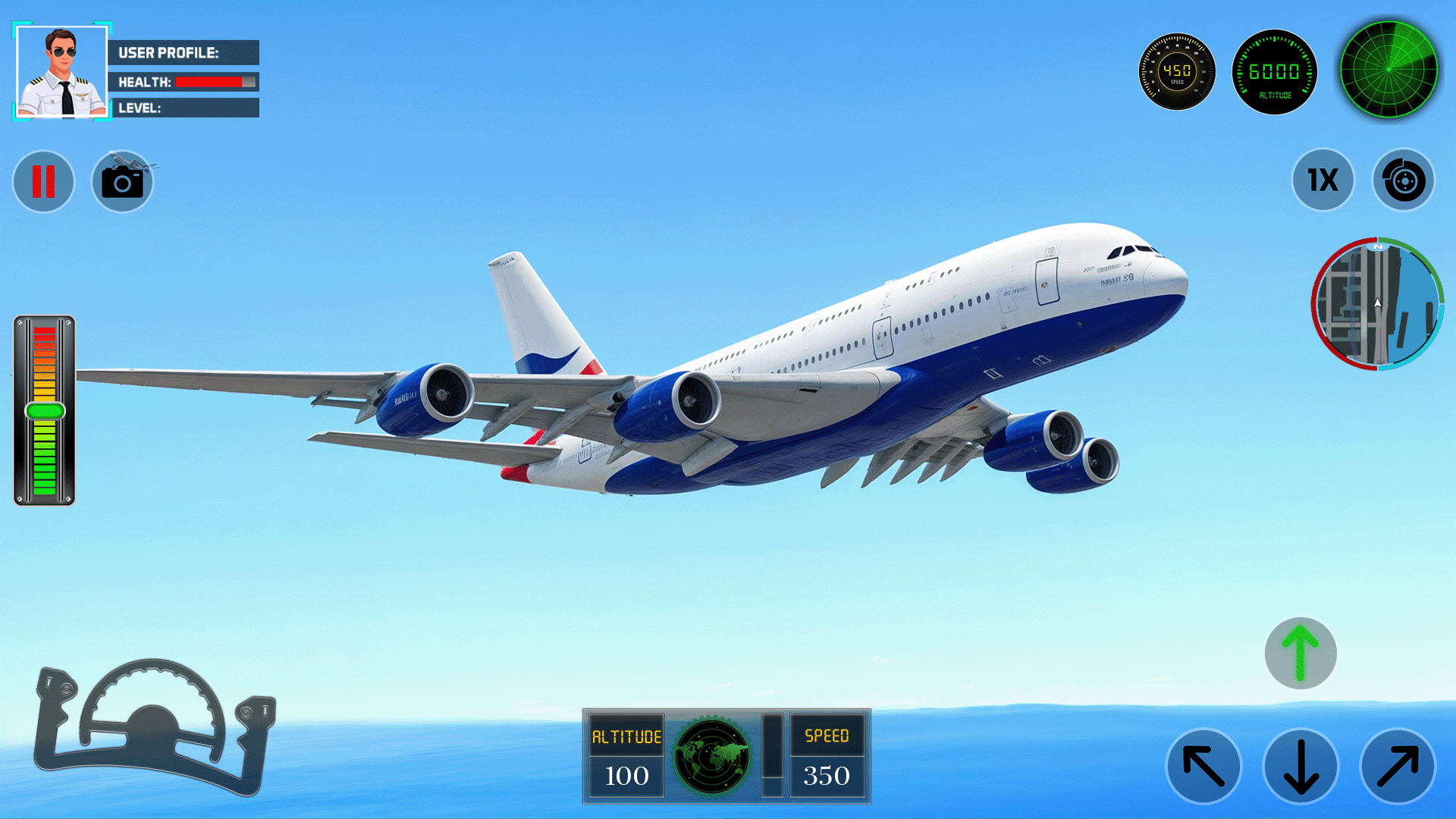The height and width of the screenshot is (819, 1456).
Task: Expand the USER PROFILE header
Action: tap(186, 53)
